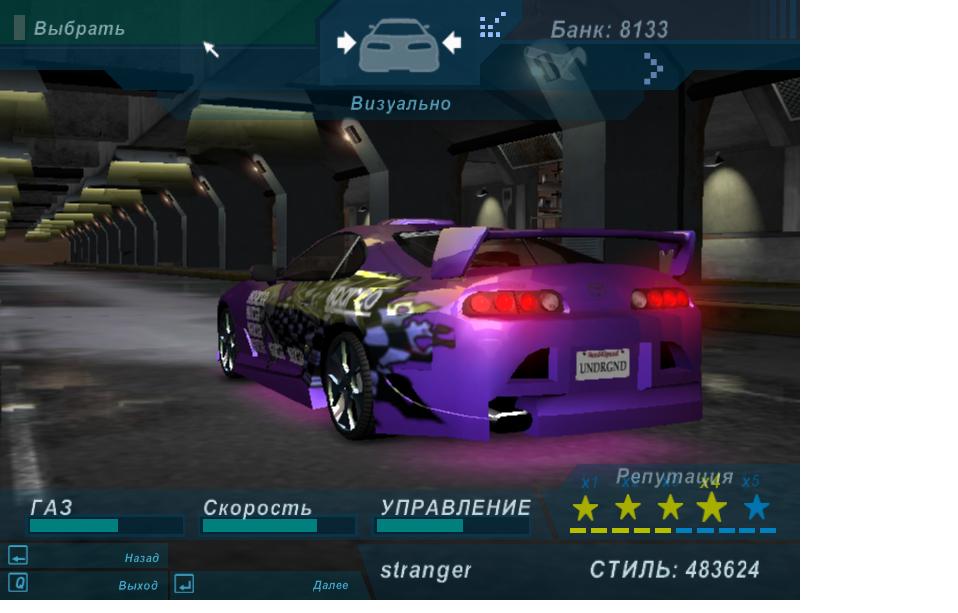Switch to the faded performance parts category icon
Viewport: 958px width, 613px height.
click(549, 67)
